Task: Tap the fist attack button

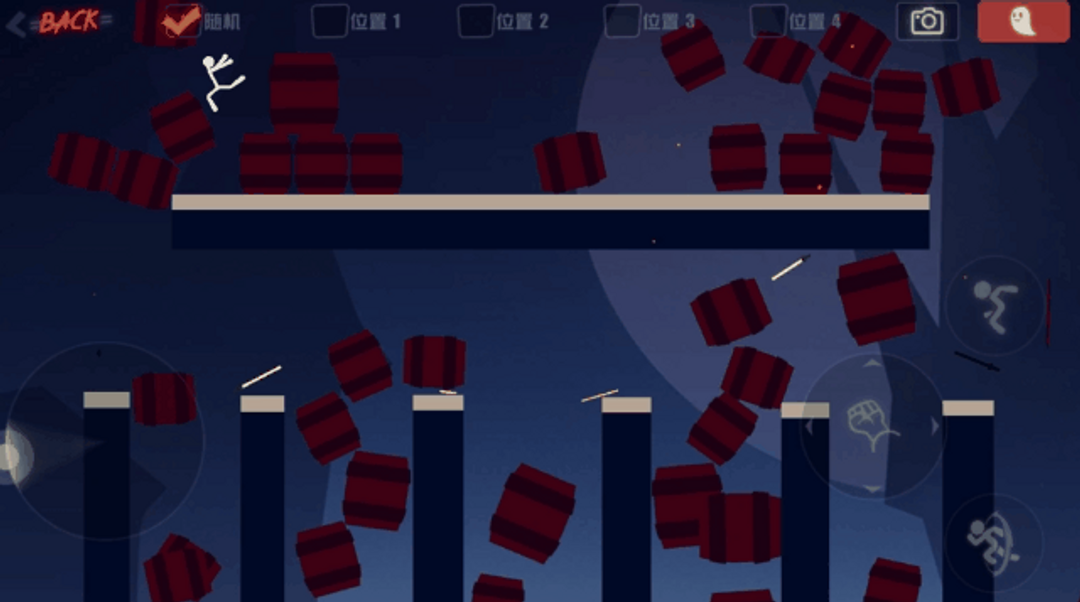Action: tap(873, 426)
